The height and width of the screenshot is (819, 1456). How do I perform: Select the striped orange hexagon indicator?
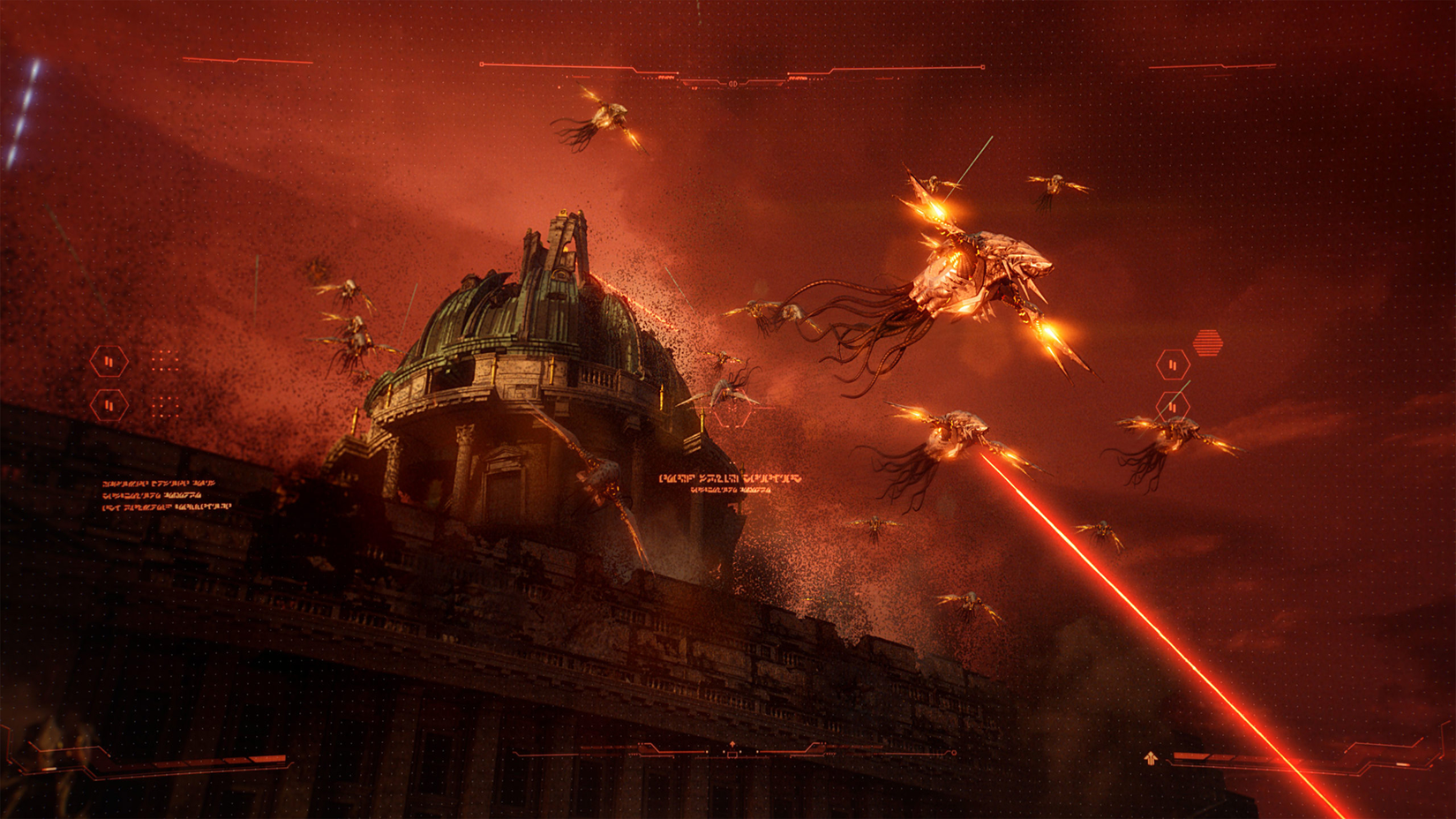point(1208,342)
